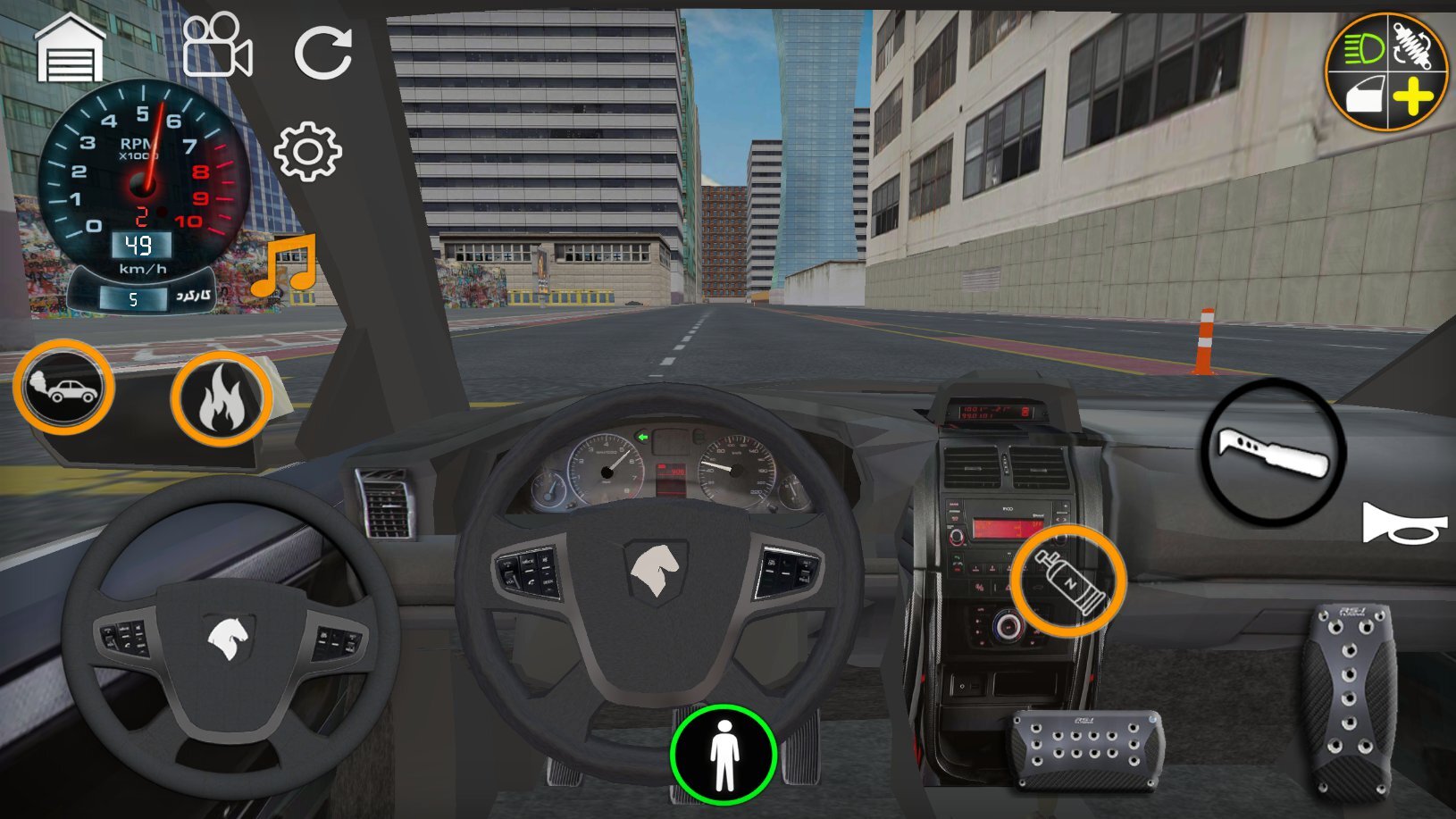1456x819 pixels.
Task: Tap the on-screen steering wheel control
Action: [230, 637]
